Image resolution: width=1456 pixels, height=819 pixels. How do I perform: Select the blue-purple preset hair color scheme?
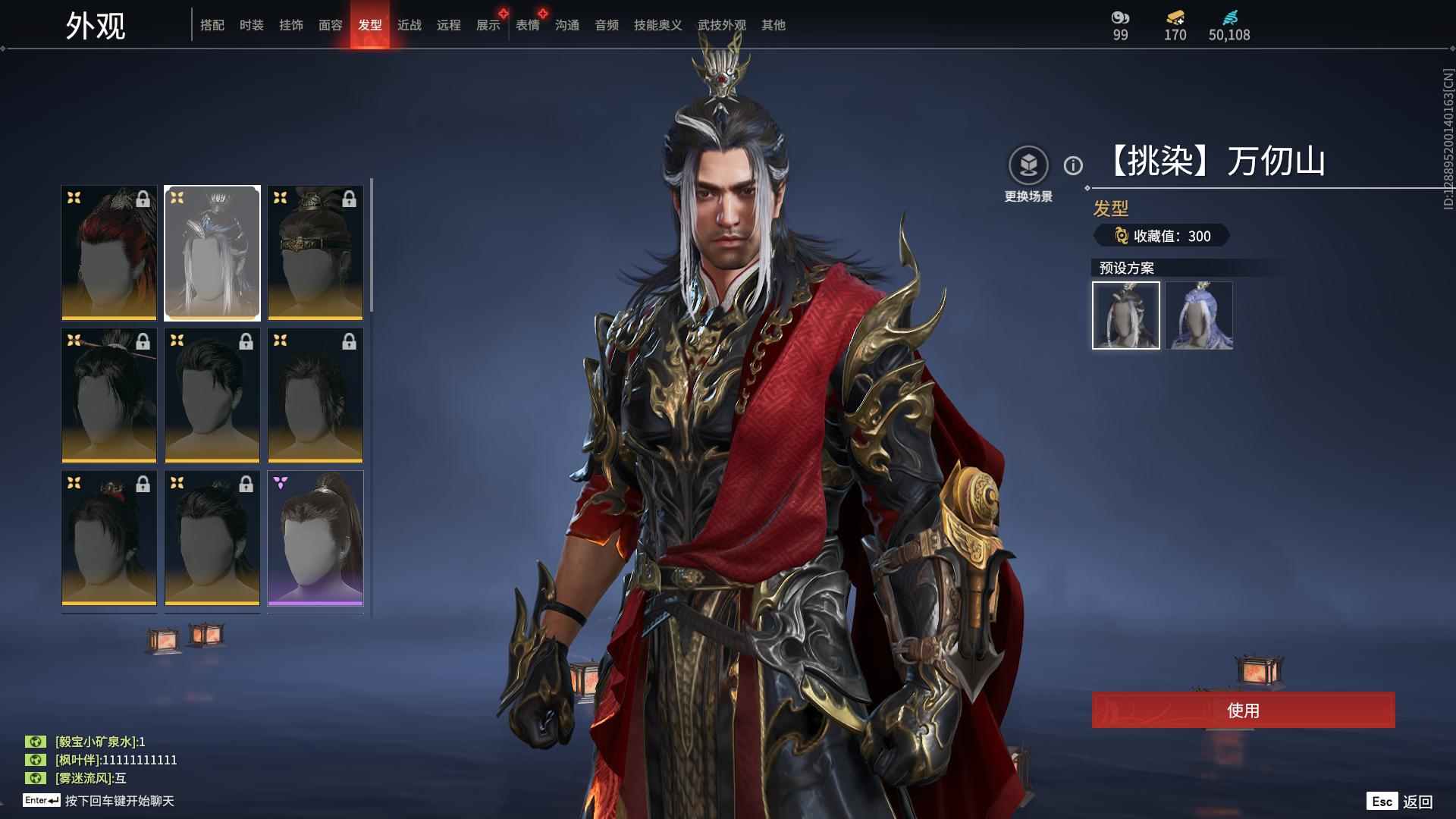coord(1200,315)
